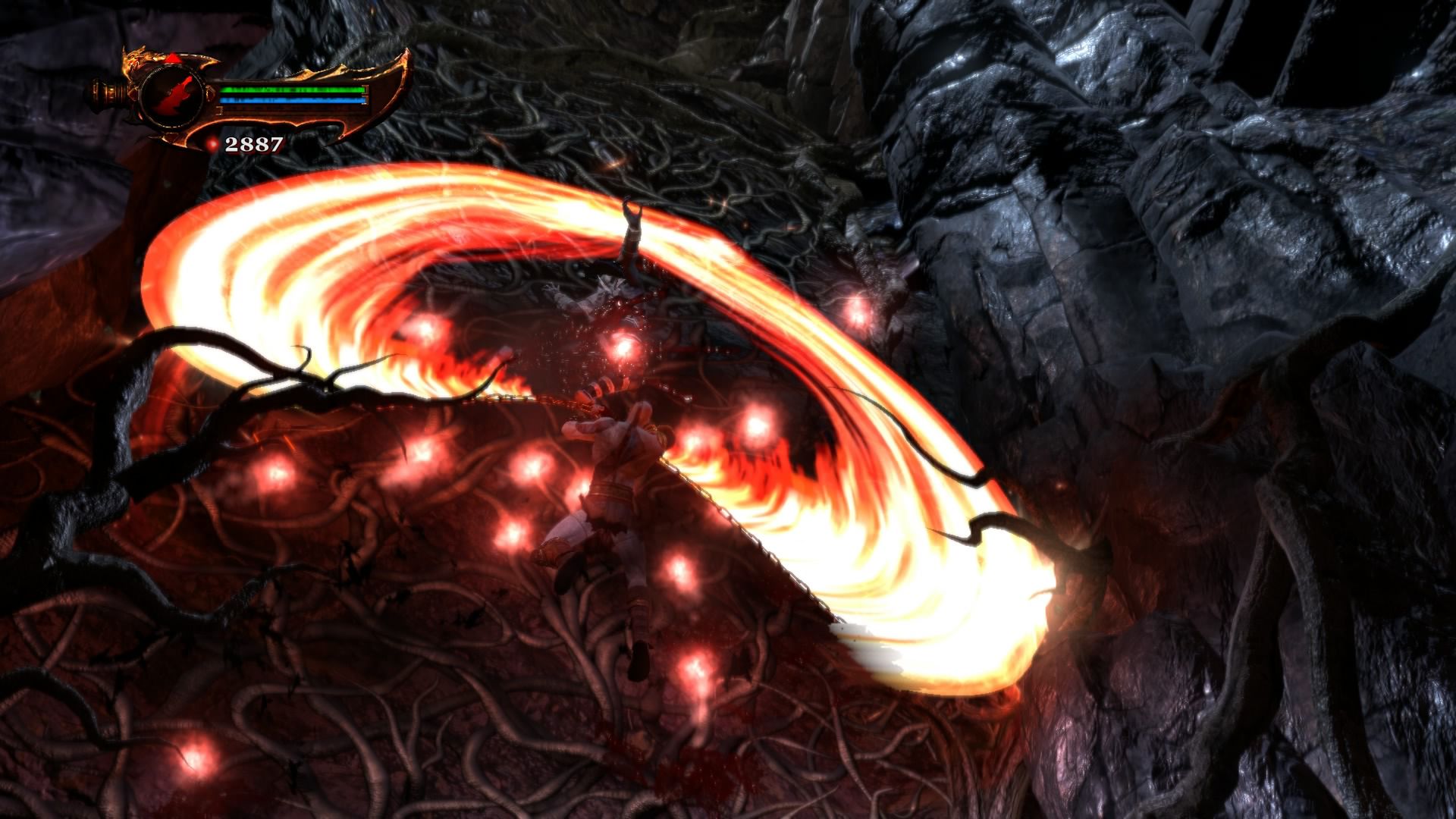Image resolution: width=1456 pixels, height=819 pixels.
Task: Expand the left bracket of the item meter
Action: coord(221,111)
